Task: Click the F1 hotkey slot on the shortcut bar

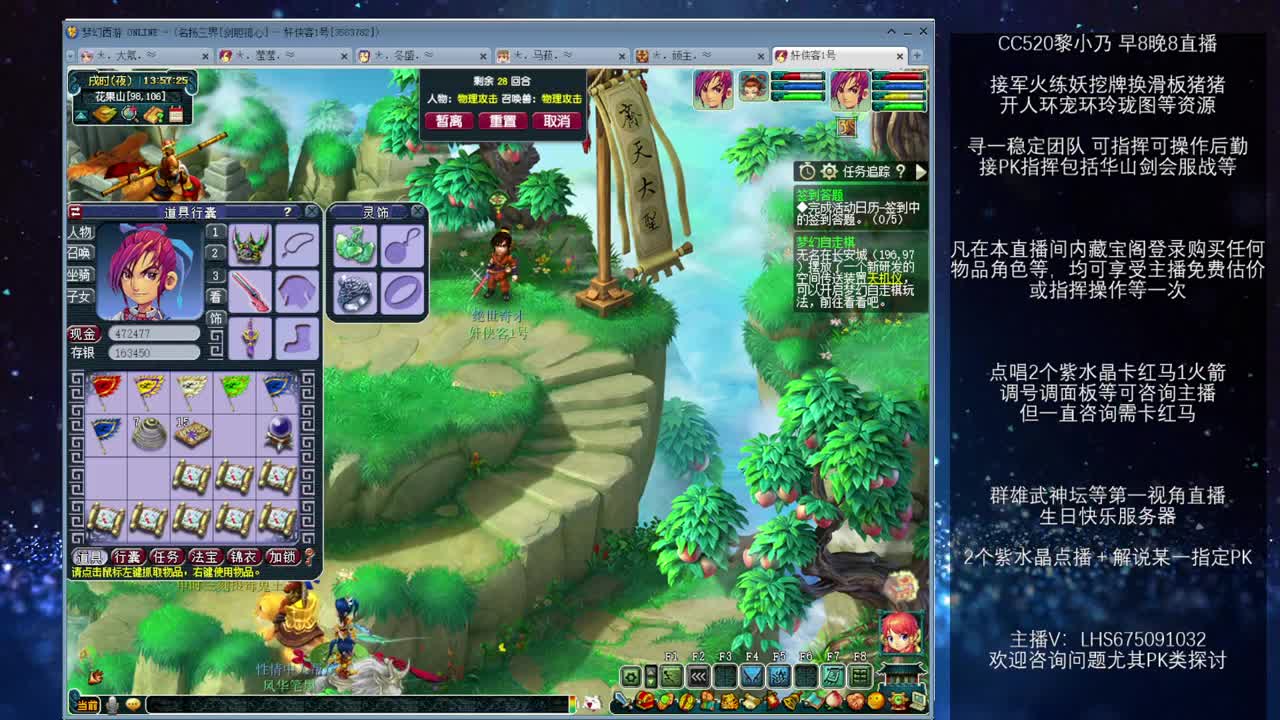Action: click(672, 676)
